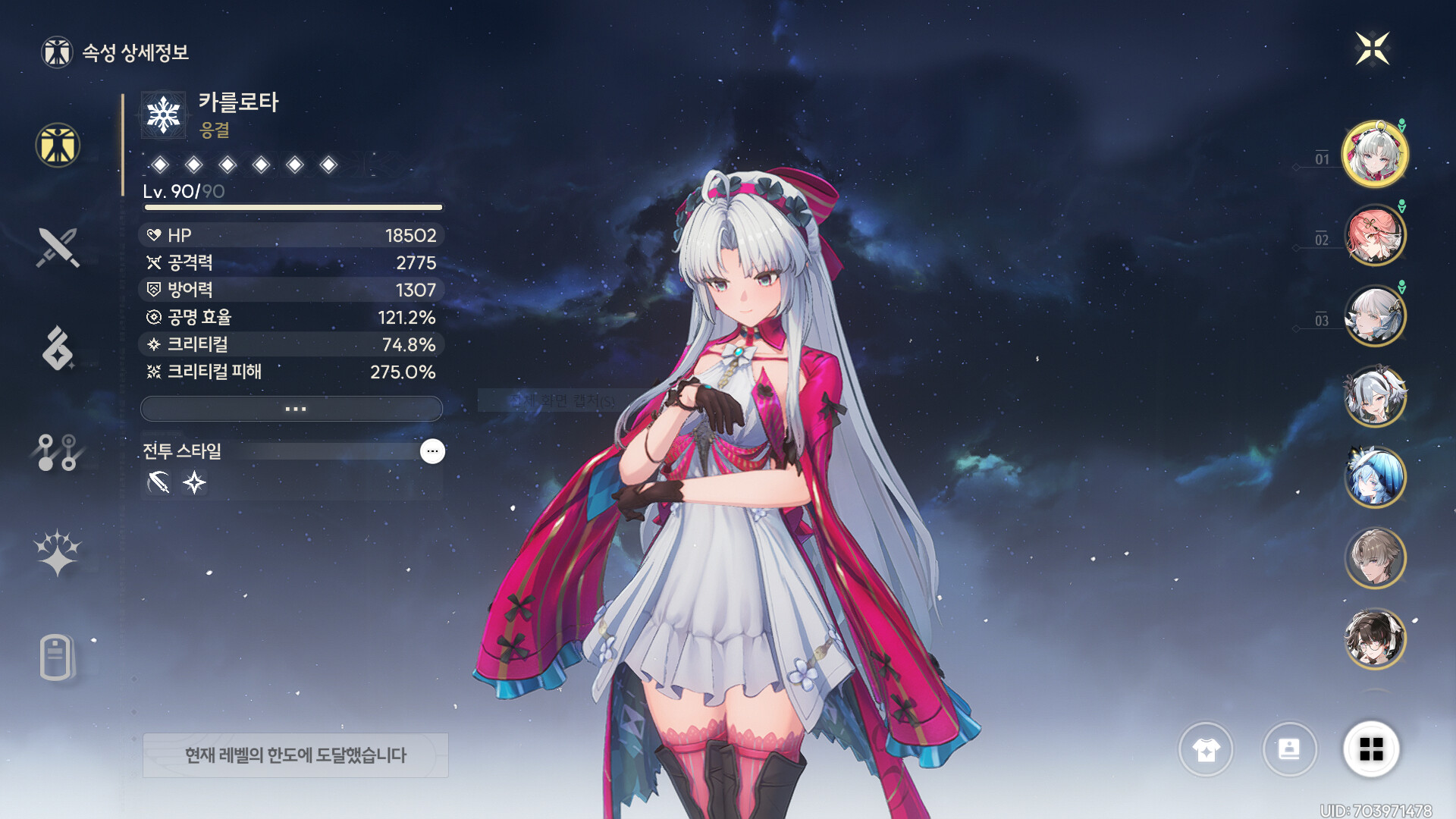Select Carlotta's portrait in slot 01

pyautogui.click(x=1374, y=155)
